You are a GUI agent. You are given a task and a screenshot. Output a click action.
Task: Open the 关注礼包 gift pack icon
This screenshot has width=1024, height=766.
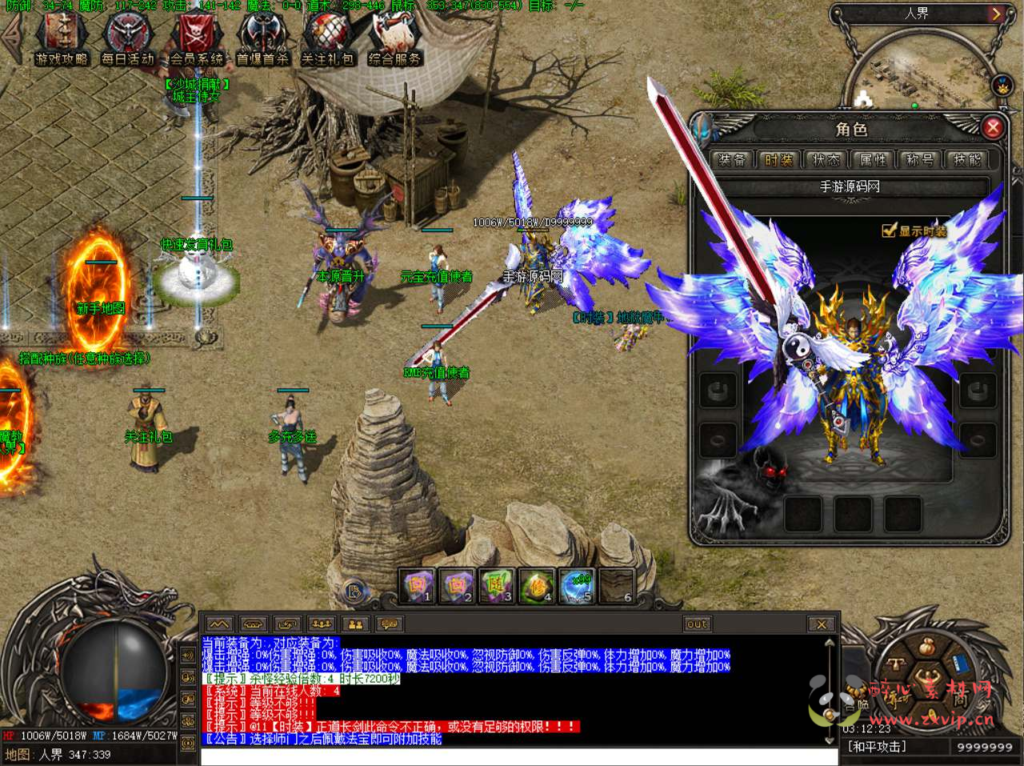tap(328, 38)
